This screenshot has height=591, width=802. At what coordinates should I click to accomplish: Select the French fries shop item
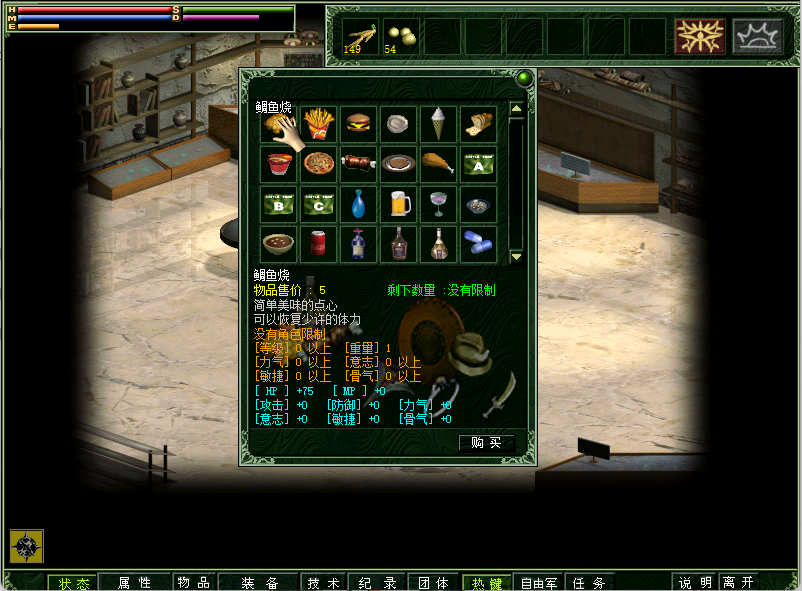coord(318,124)
